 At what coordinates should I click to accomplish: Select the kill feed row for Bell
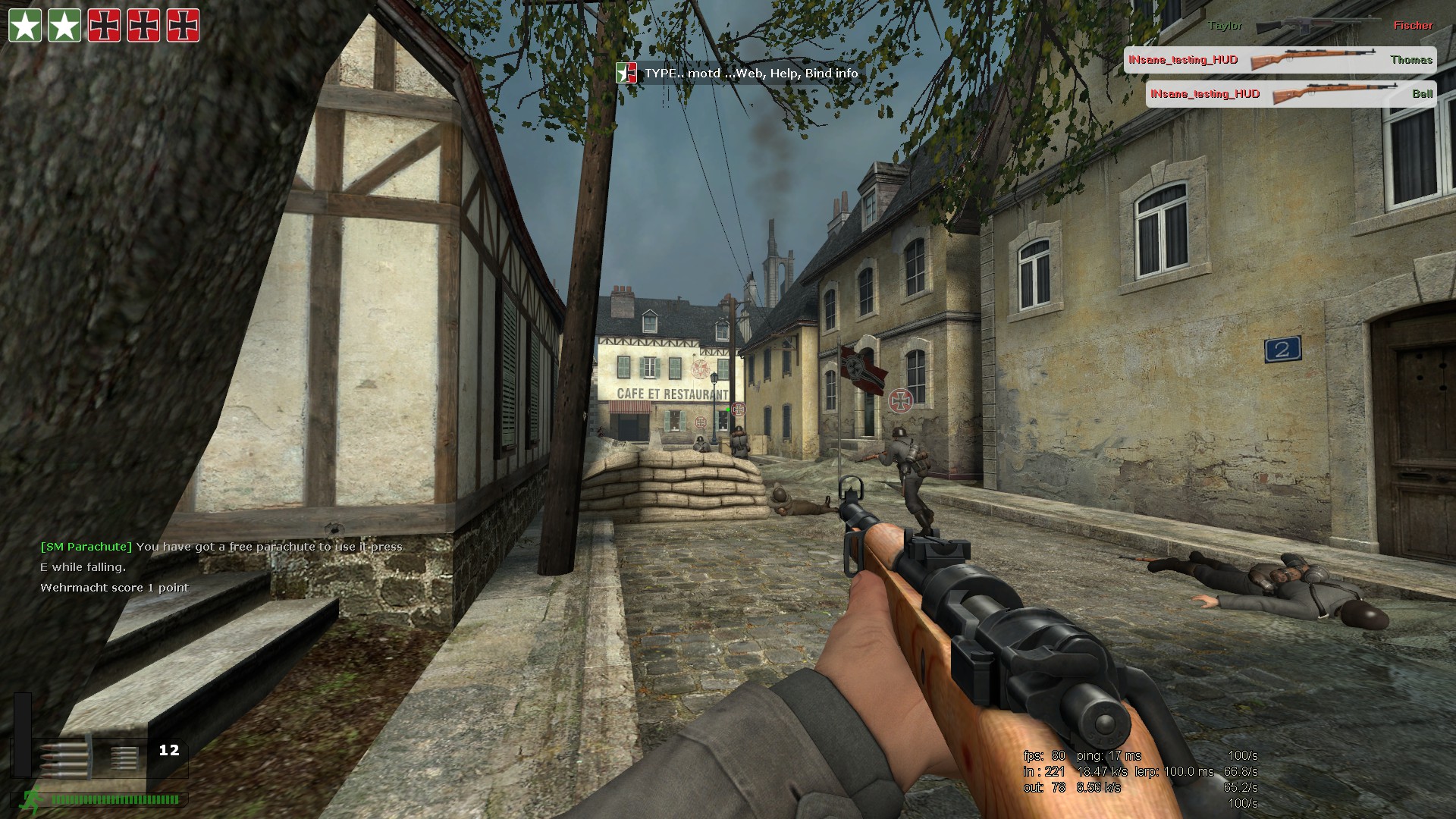point(1290,94)
